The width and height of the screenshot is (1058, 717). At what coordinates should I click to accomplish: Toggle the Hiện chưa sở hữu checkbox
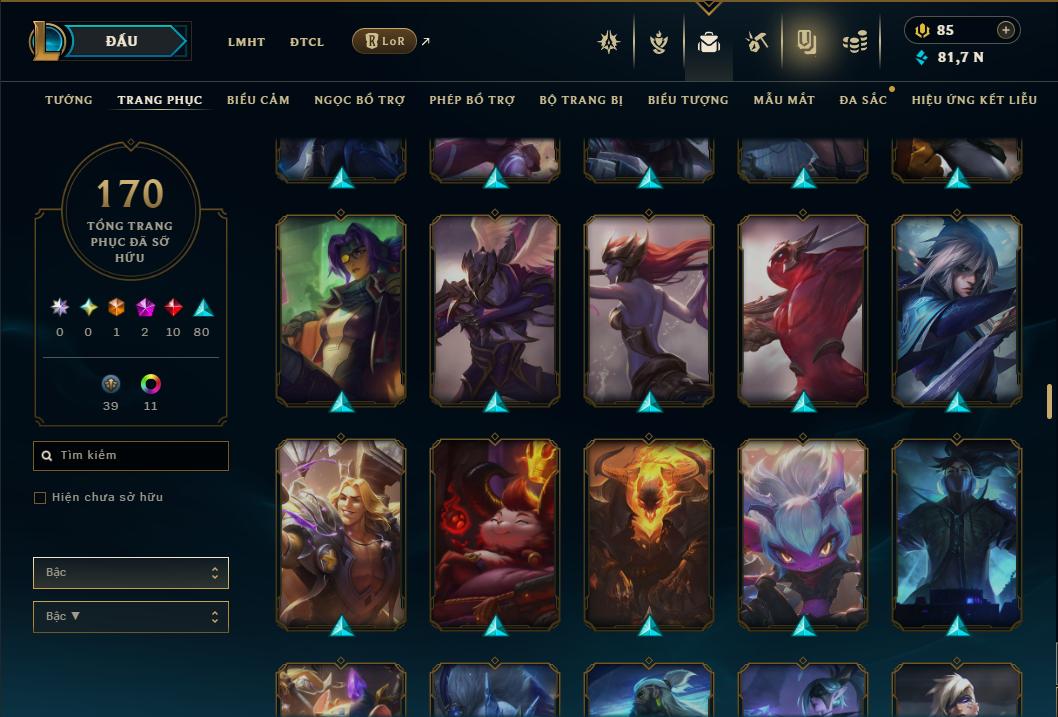coord(40,498)
